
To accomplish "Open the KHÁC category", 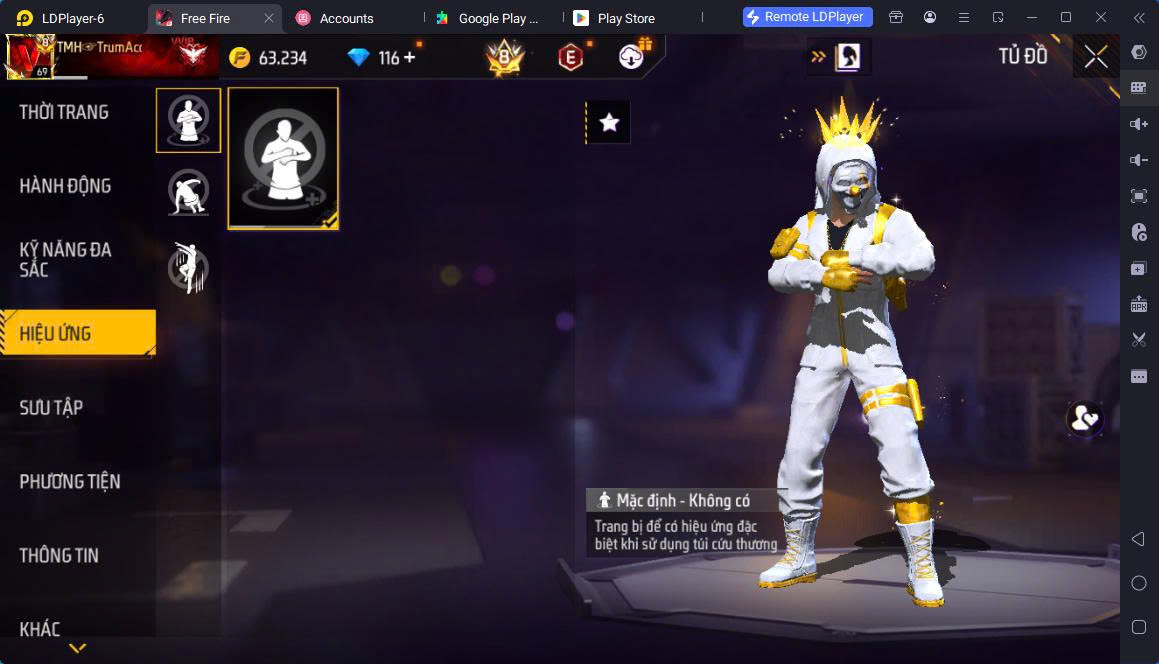I will 40,628.
